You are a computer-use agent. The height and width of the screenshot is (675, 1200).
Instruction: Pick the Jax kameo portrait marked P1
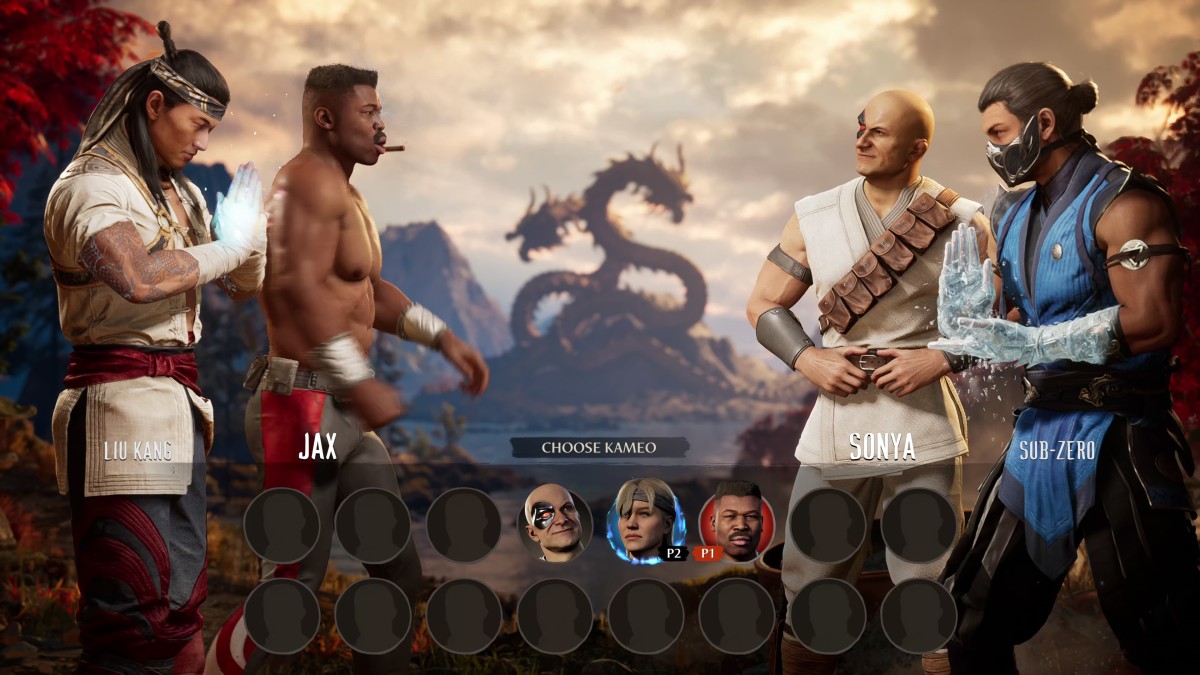point(737,522)
